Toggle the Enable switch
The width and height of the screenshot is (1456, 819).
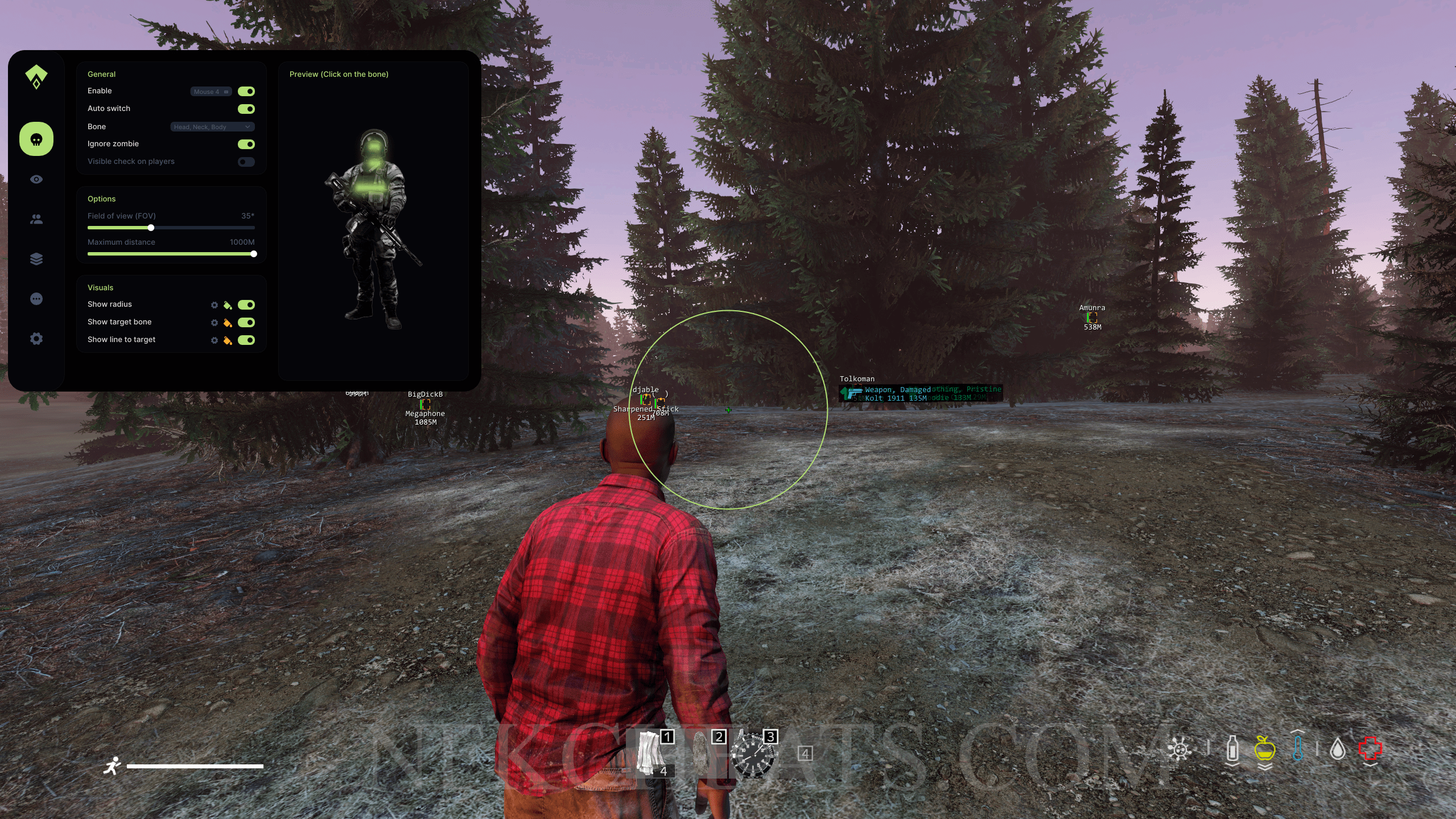pos(246,92)
